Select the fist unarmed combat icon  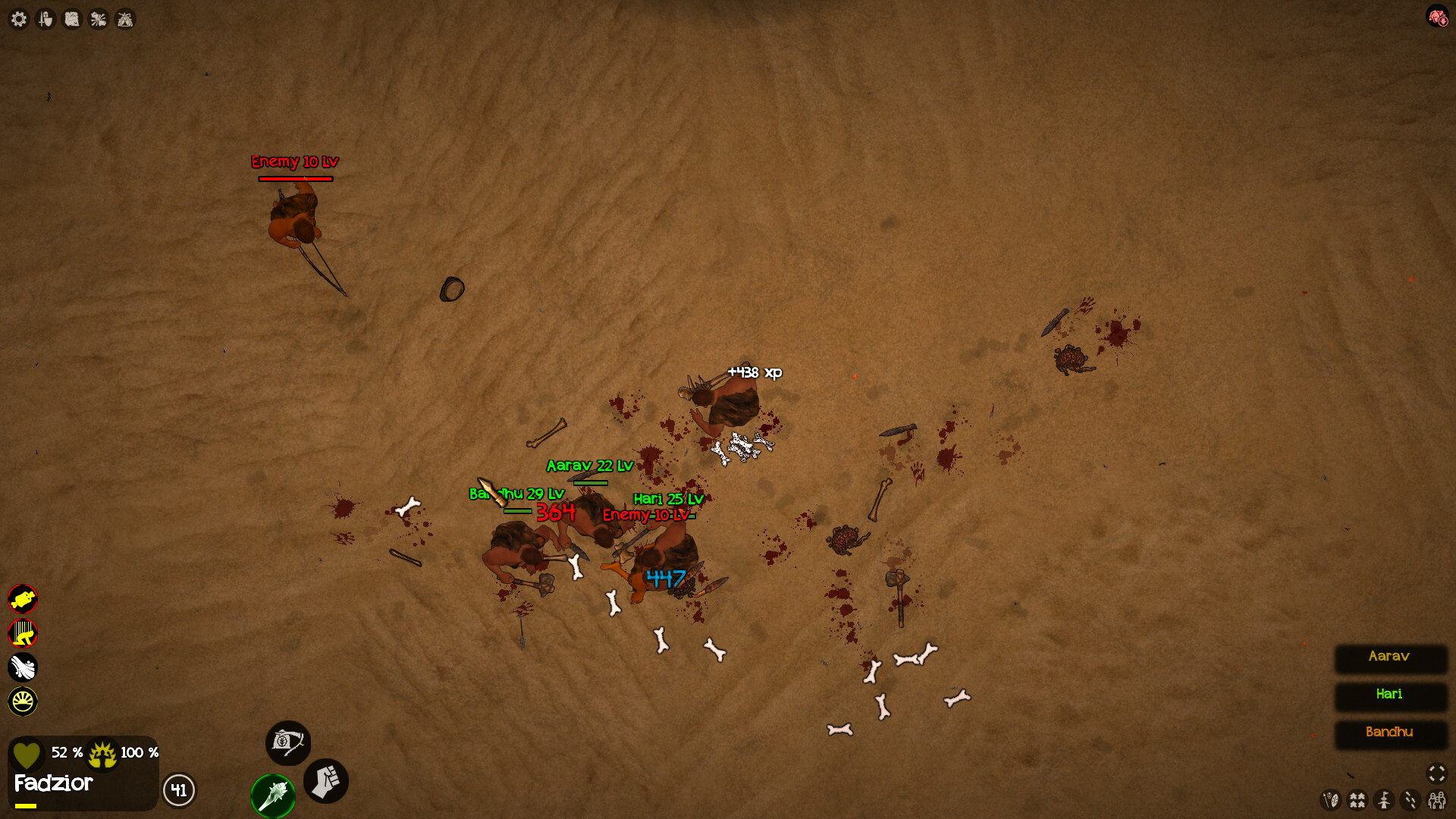pyautogui.click(x=326, y=783)
